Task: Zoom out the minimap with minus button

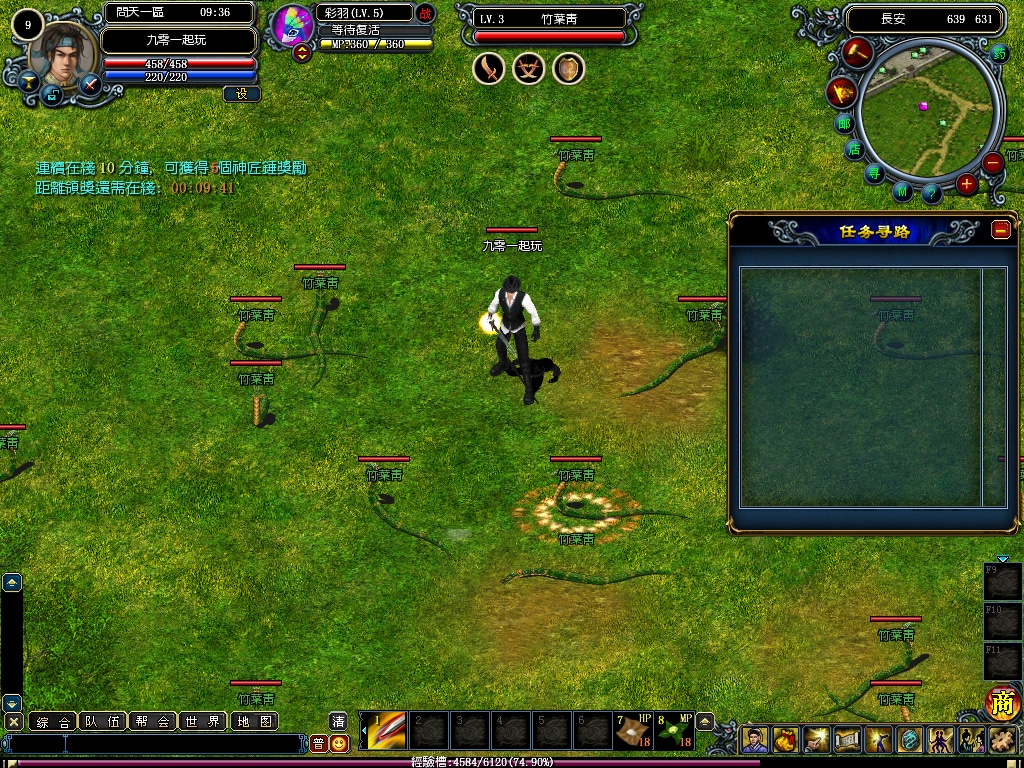Action: 992,163
